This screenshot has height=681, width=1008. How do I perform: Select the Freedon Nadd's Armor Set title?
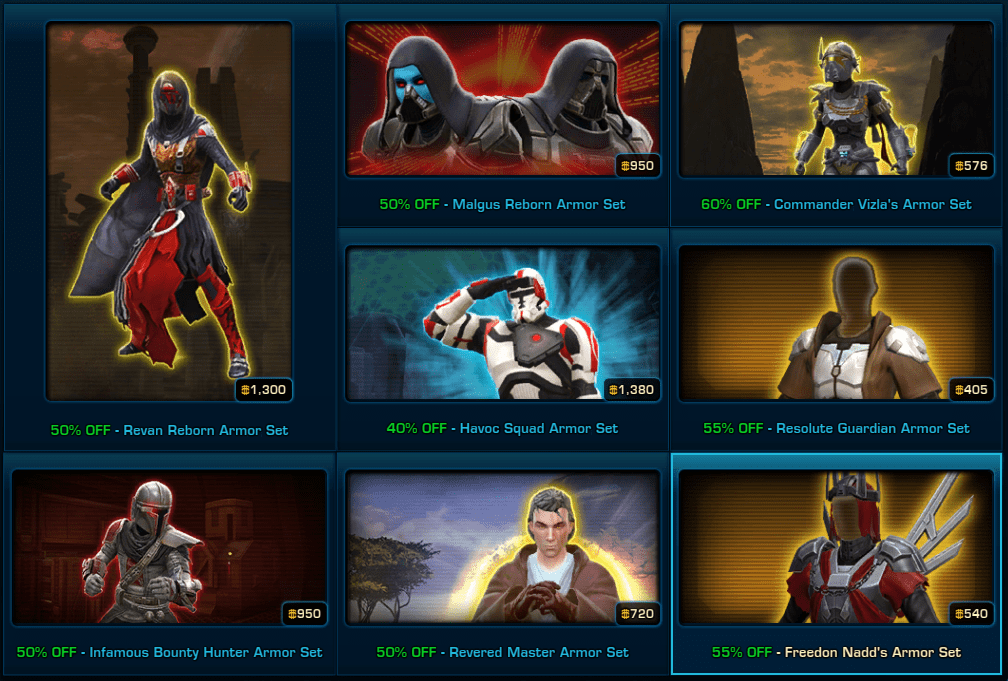(872, 652)
